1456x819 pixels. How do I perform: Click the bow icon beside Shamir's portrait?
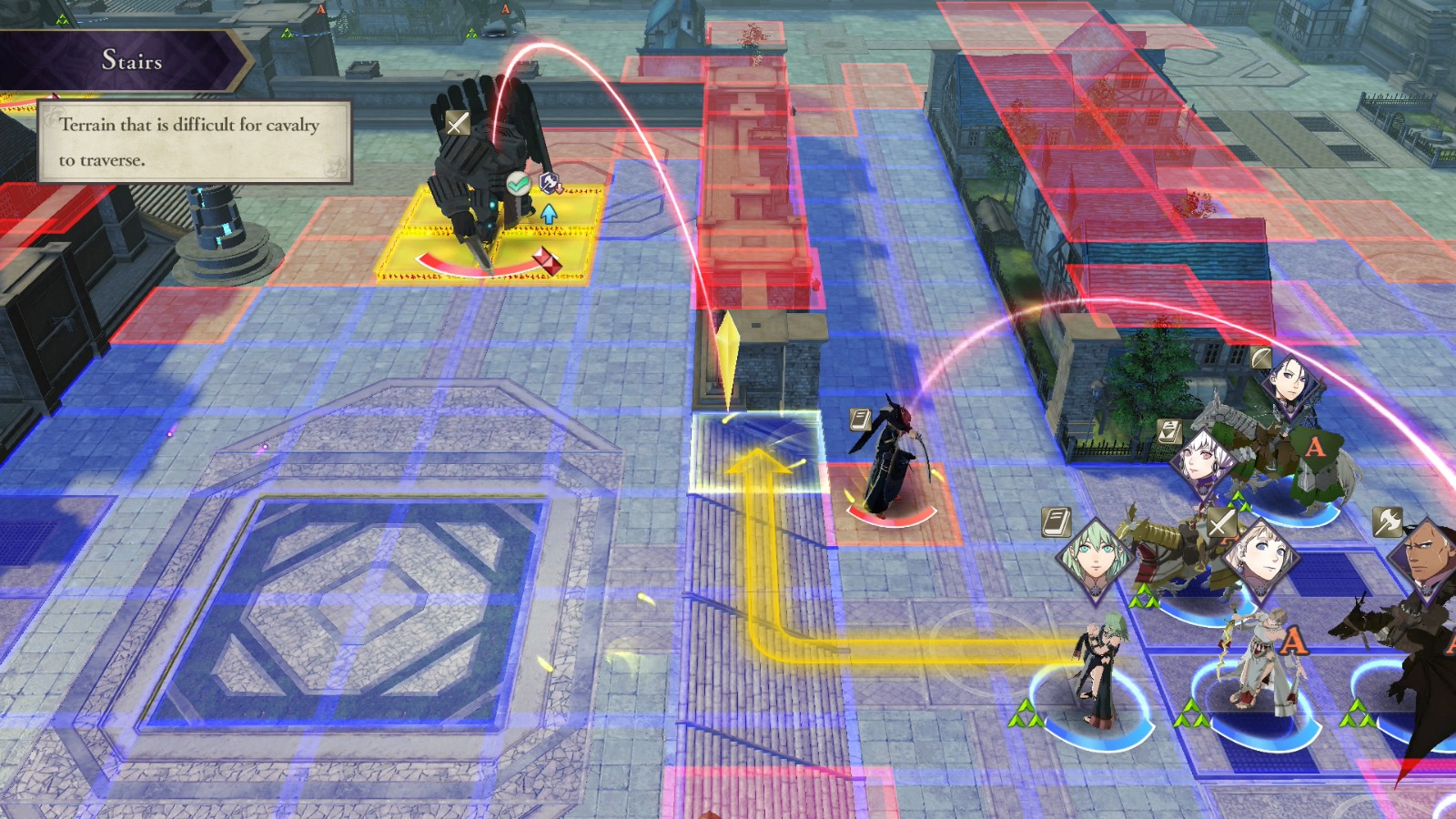click(1261, 358)
